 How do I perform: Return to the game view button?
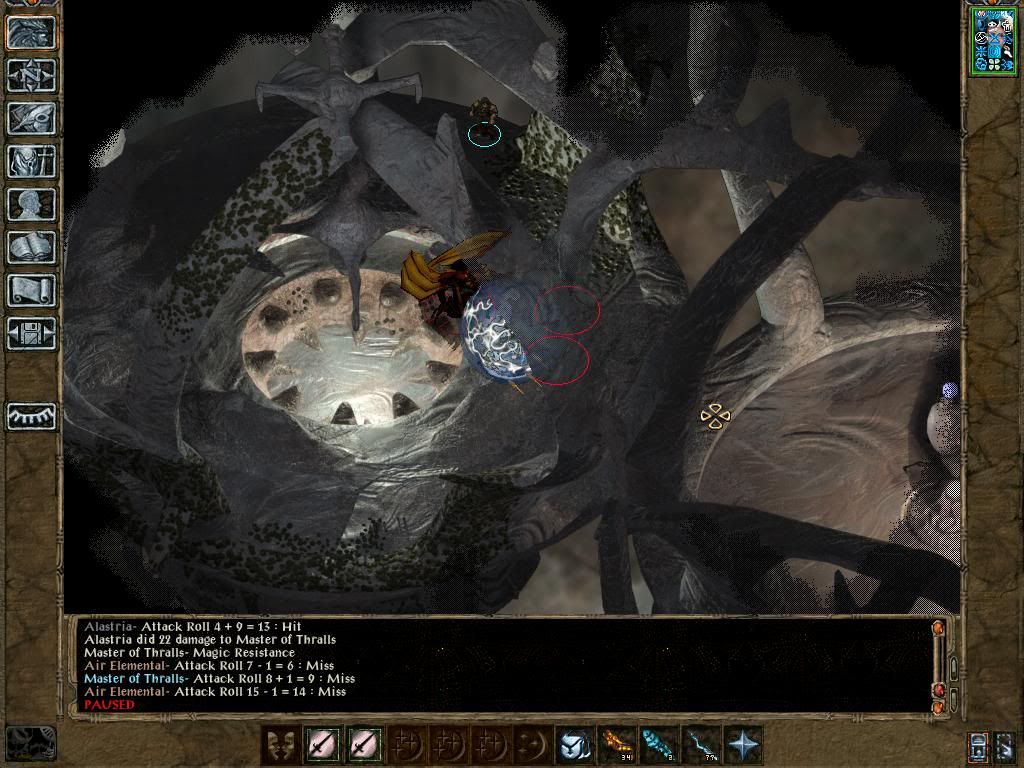tap(31, 32)
